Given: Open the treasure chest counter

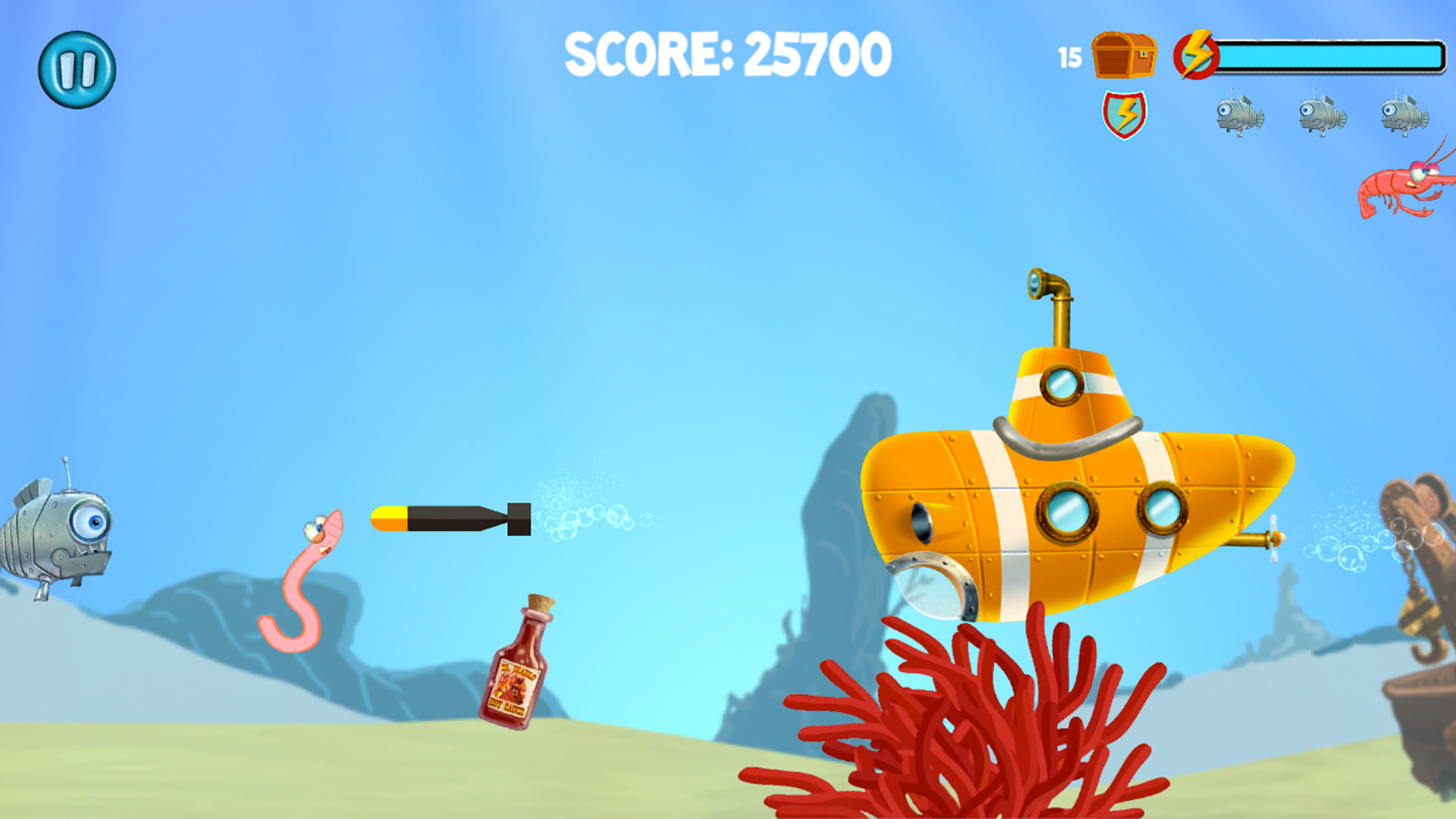Looking at the screenshot, I should coord(1122,56).
